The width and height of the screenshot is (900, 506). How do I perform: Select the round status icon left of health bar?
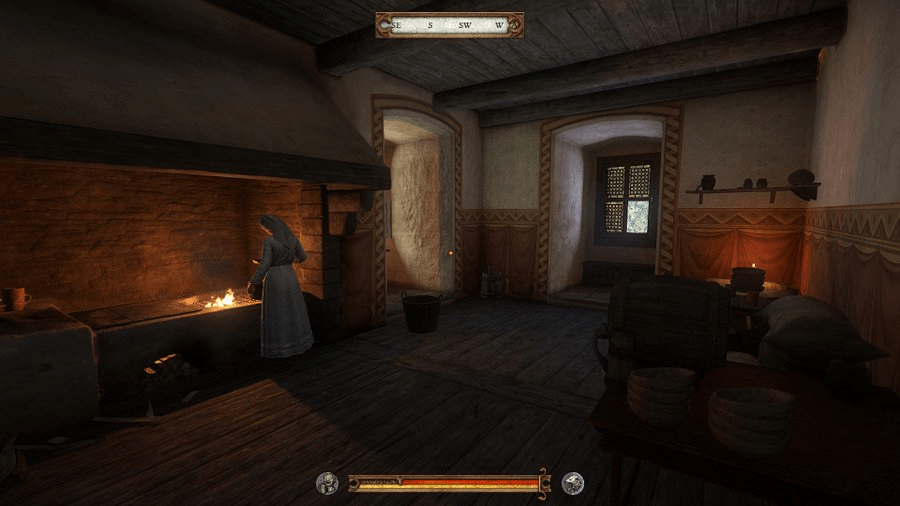[327, 484]
